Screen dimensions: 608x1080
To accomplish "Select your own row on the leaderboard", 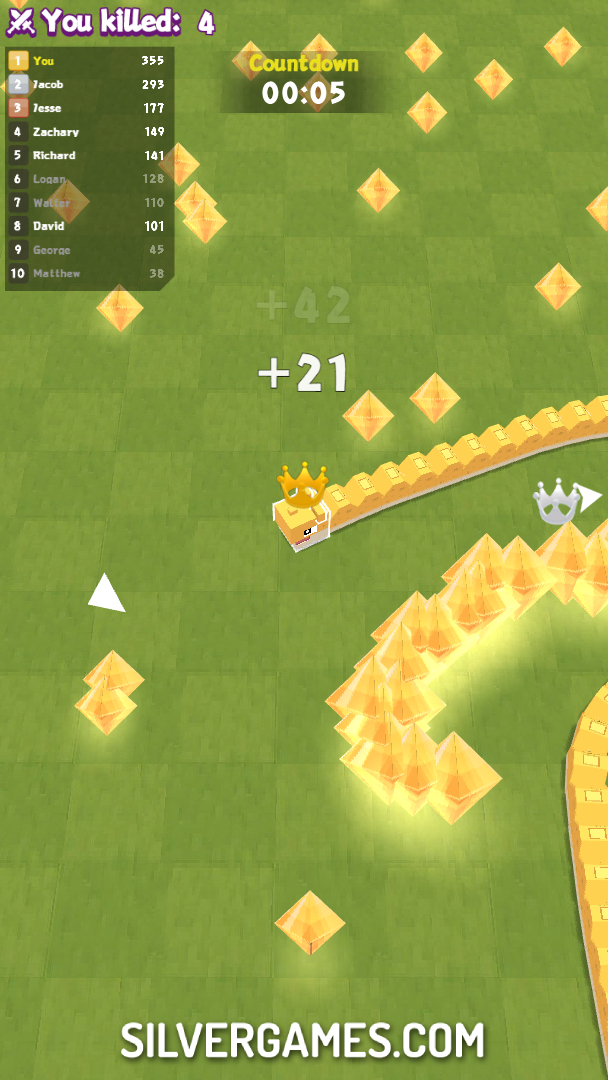I will coord(88,61).
